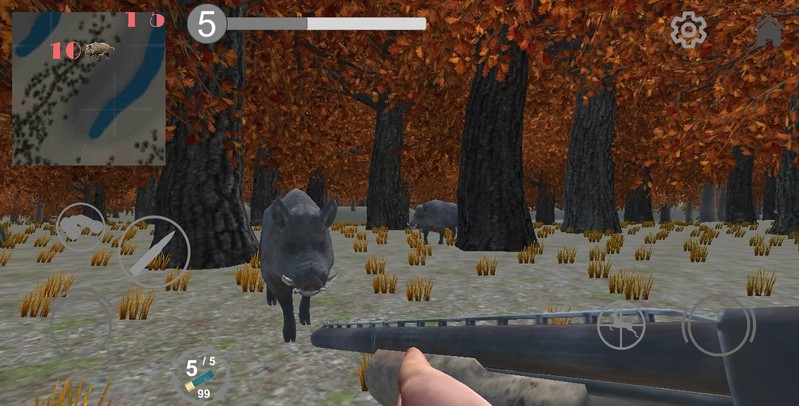
Task: Open the minimap with the boar marker
Action: [x=89, y=88]
